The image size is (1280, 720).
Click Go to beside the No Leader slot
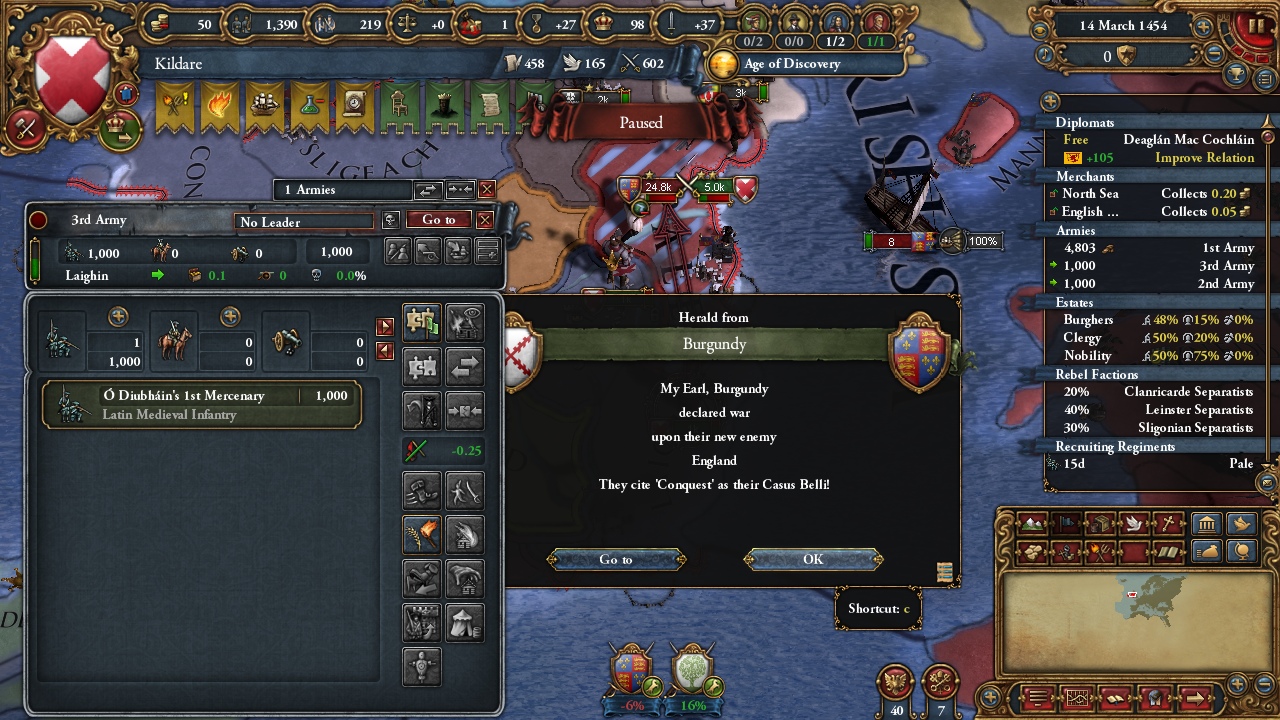tap(438, 220)
